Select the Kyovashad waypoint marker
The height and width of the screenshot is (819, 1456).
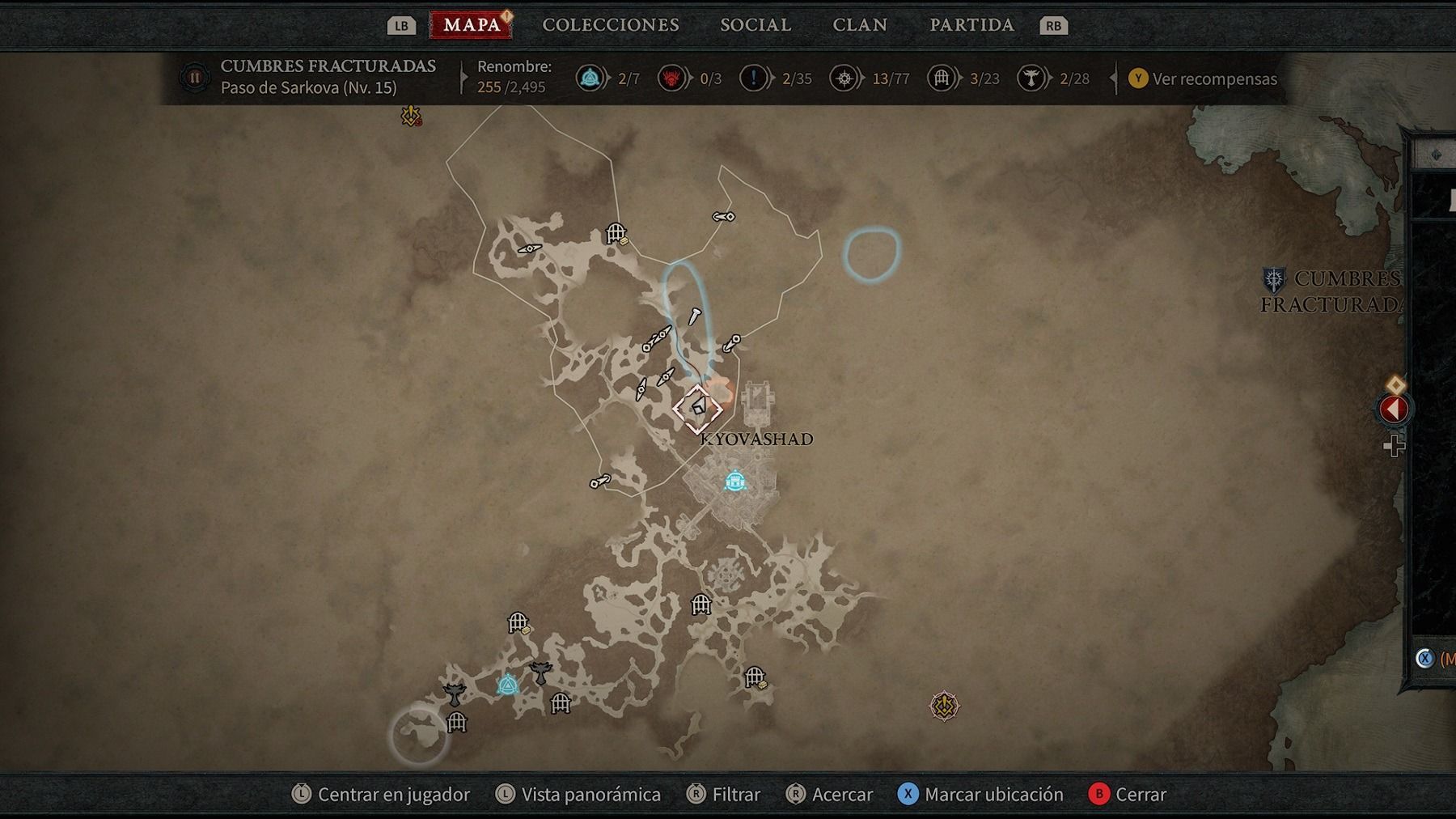(x=734, y=482)
